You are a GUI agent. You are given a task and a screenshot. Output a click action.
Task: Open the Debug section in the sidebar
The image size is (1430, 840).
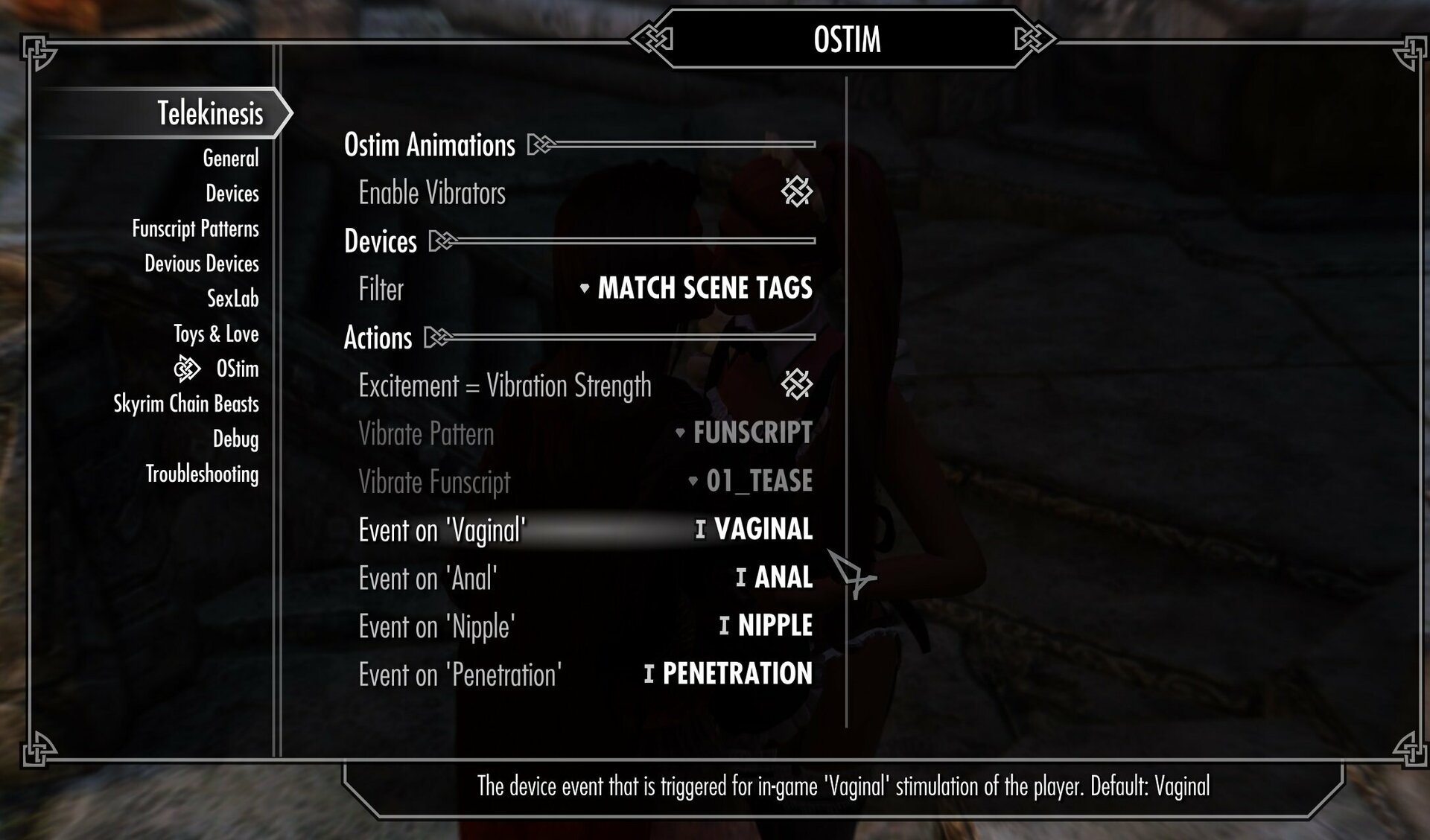pyautogui.click(x=237, y=440)
